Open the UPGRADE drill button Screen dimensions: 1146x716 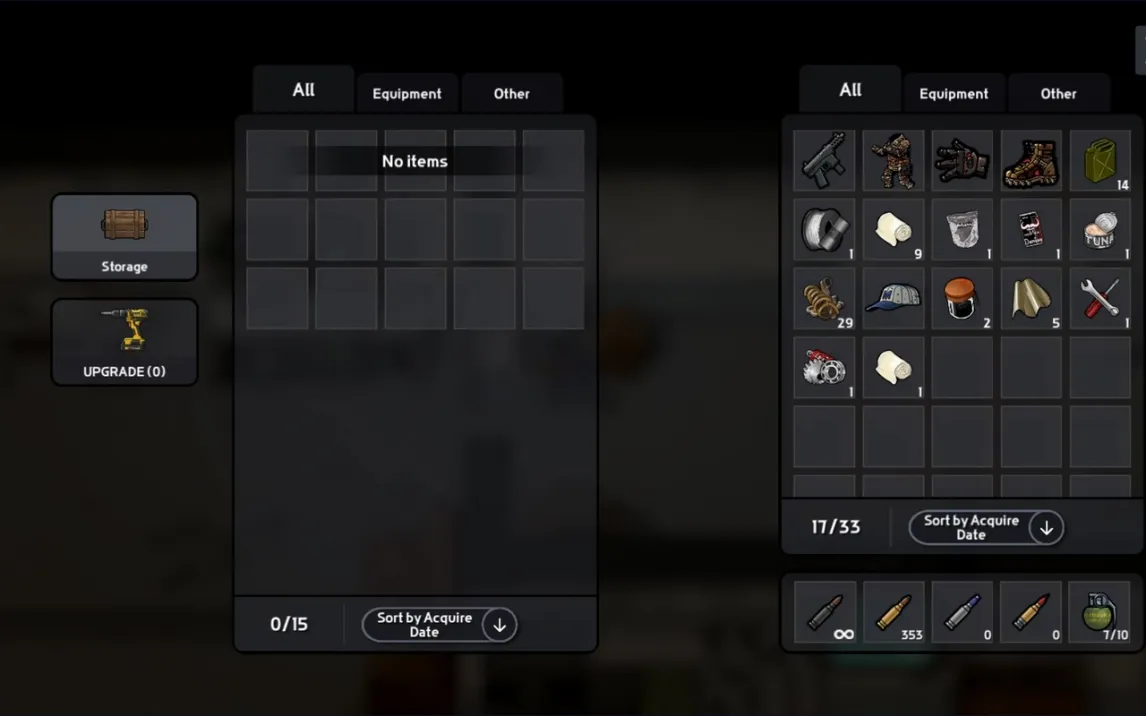124,341
